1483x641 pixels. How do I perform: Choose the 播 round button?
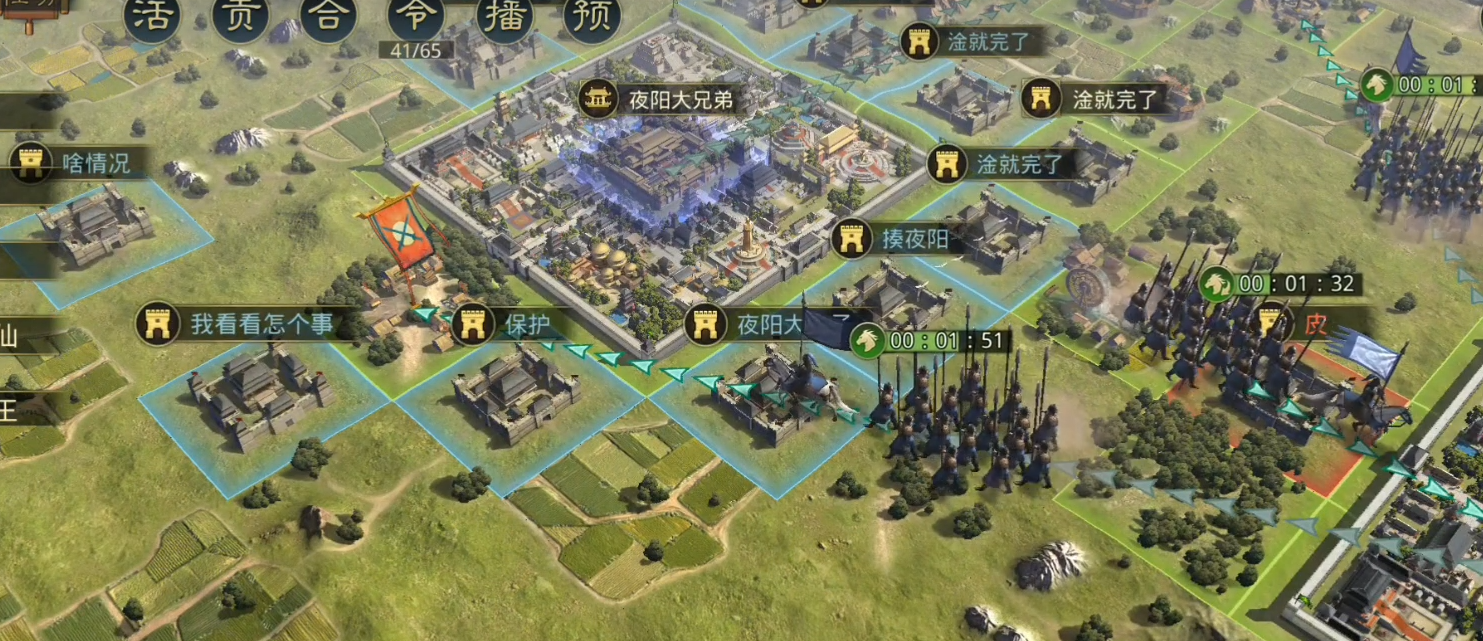click(504, 17)
